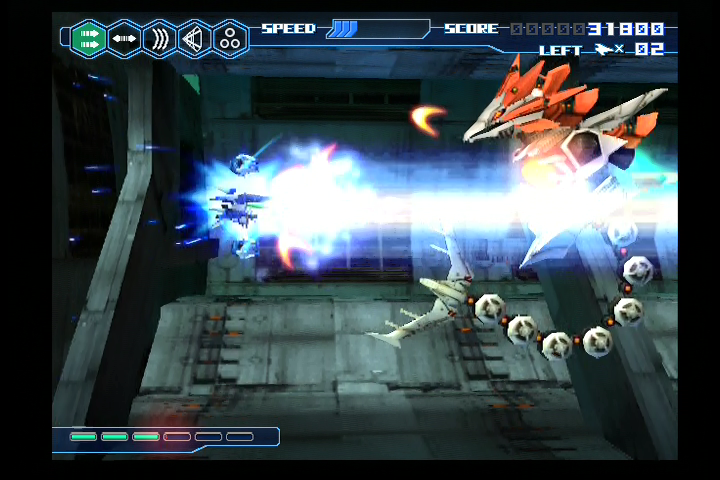Choose the wave weapon with curved arcs
Screen dimensions: 720x480
click(159, 38)
